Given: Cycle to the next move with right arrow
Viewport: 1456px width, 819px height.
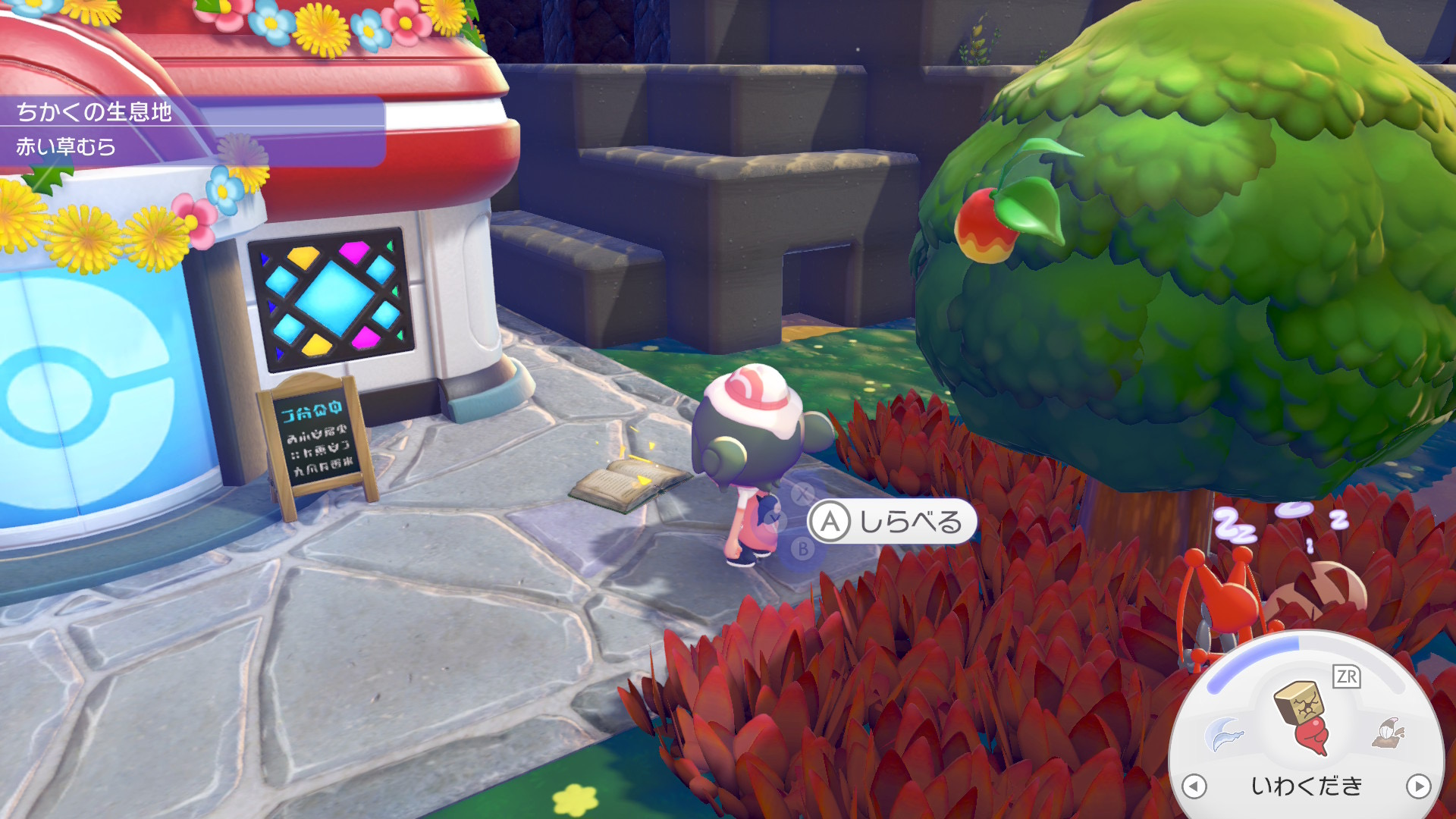Looking at the screenshot, I should (x=1418, y=786).
